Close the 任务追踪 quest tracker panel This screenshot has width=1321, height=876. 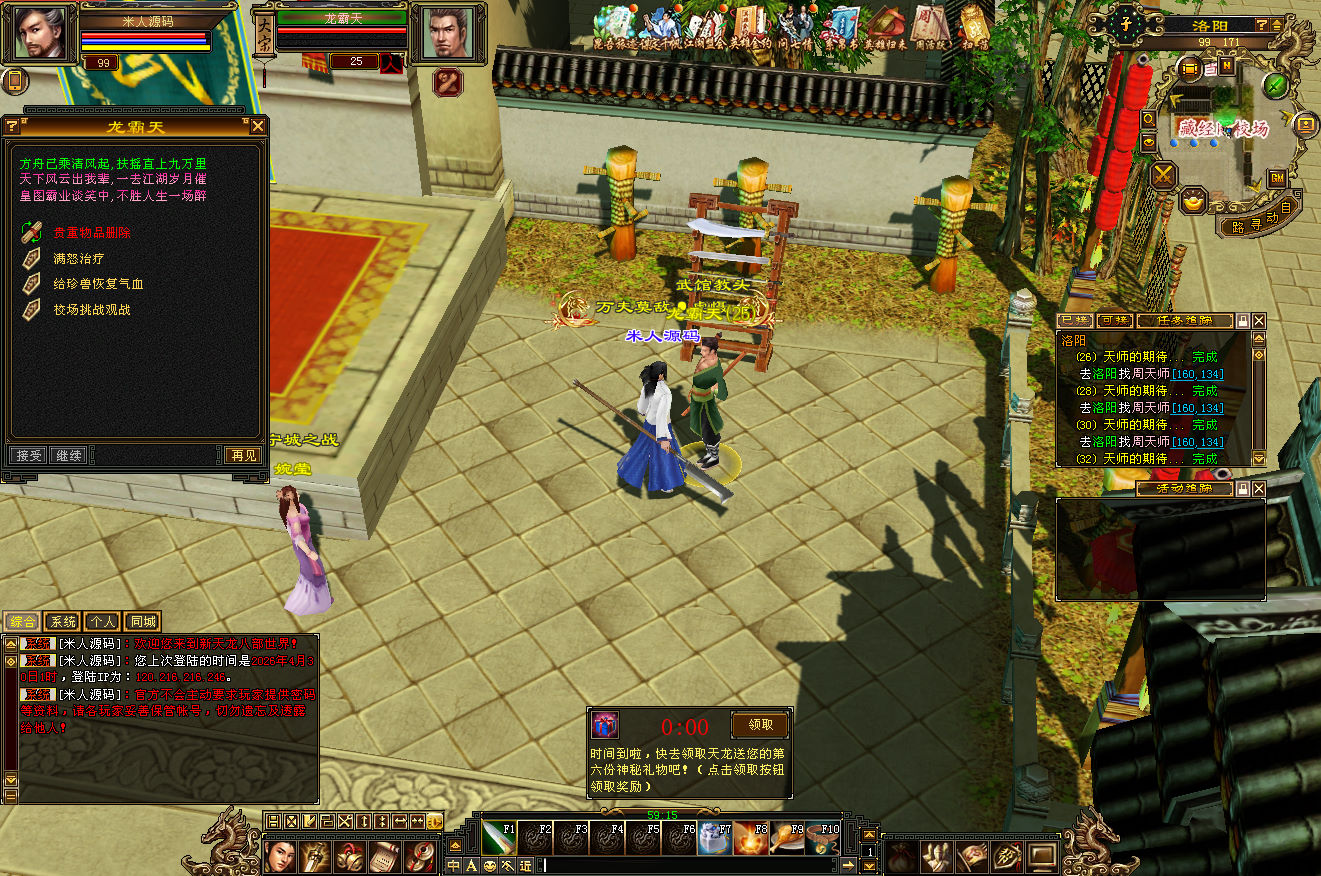(x=1258, y=321)
